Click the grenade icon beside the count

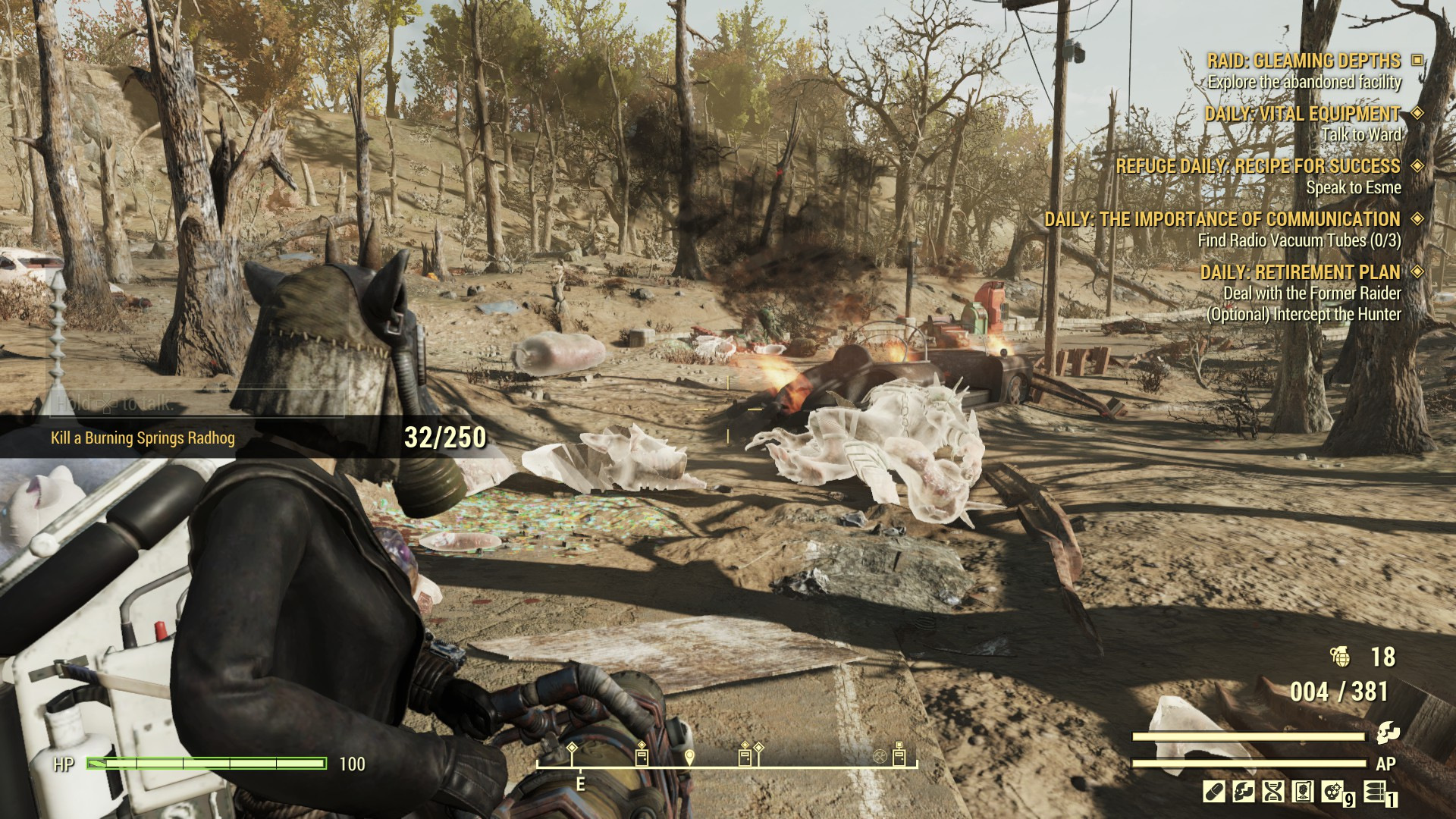1341,657
